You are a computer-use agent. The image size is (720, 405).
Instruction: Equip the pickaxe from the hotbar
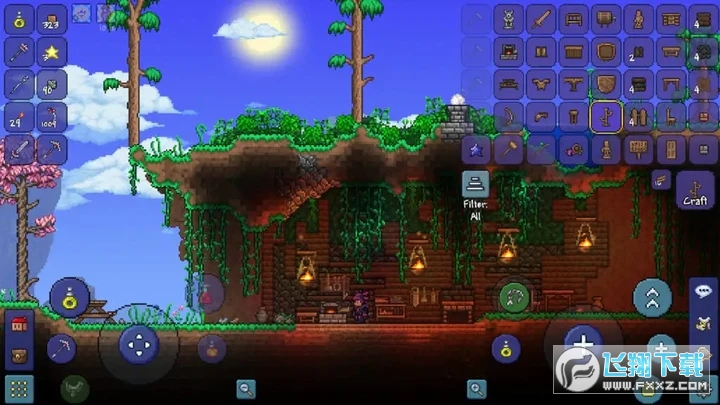(52, 150)
